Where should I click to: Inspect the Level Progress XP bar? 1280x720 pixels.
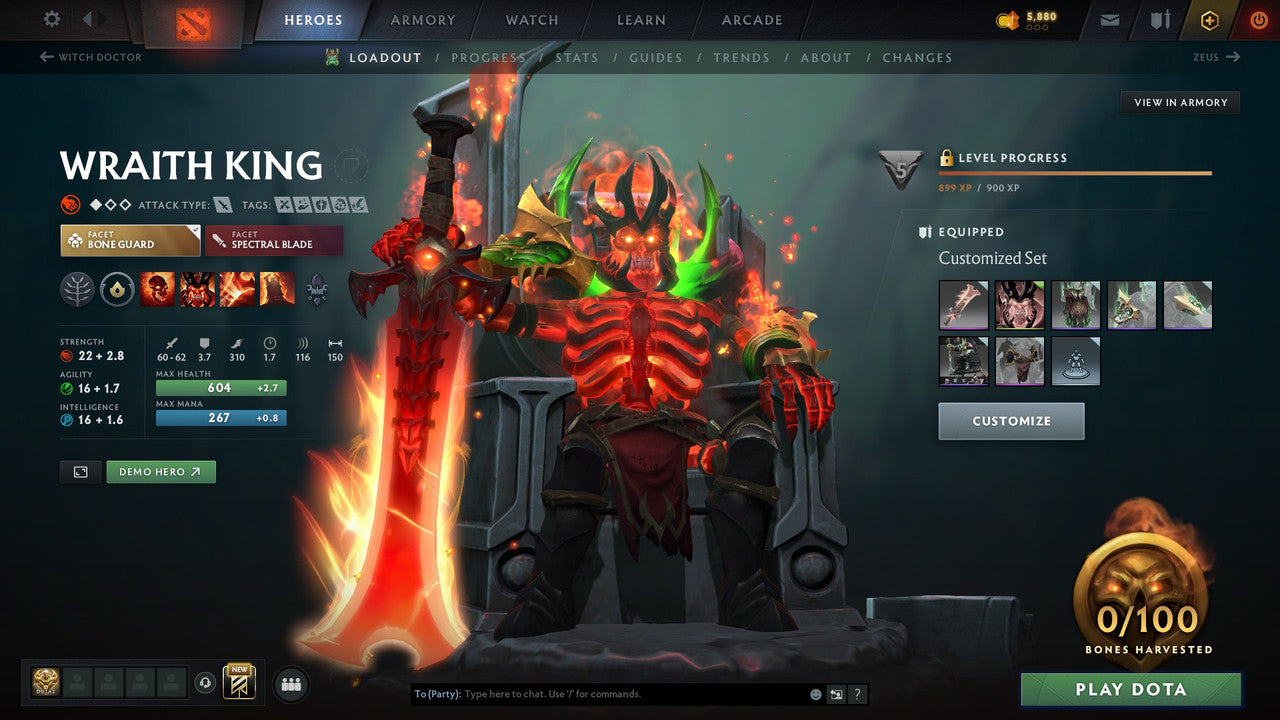click(1075, 172)
